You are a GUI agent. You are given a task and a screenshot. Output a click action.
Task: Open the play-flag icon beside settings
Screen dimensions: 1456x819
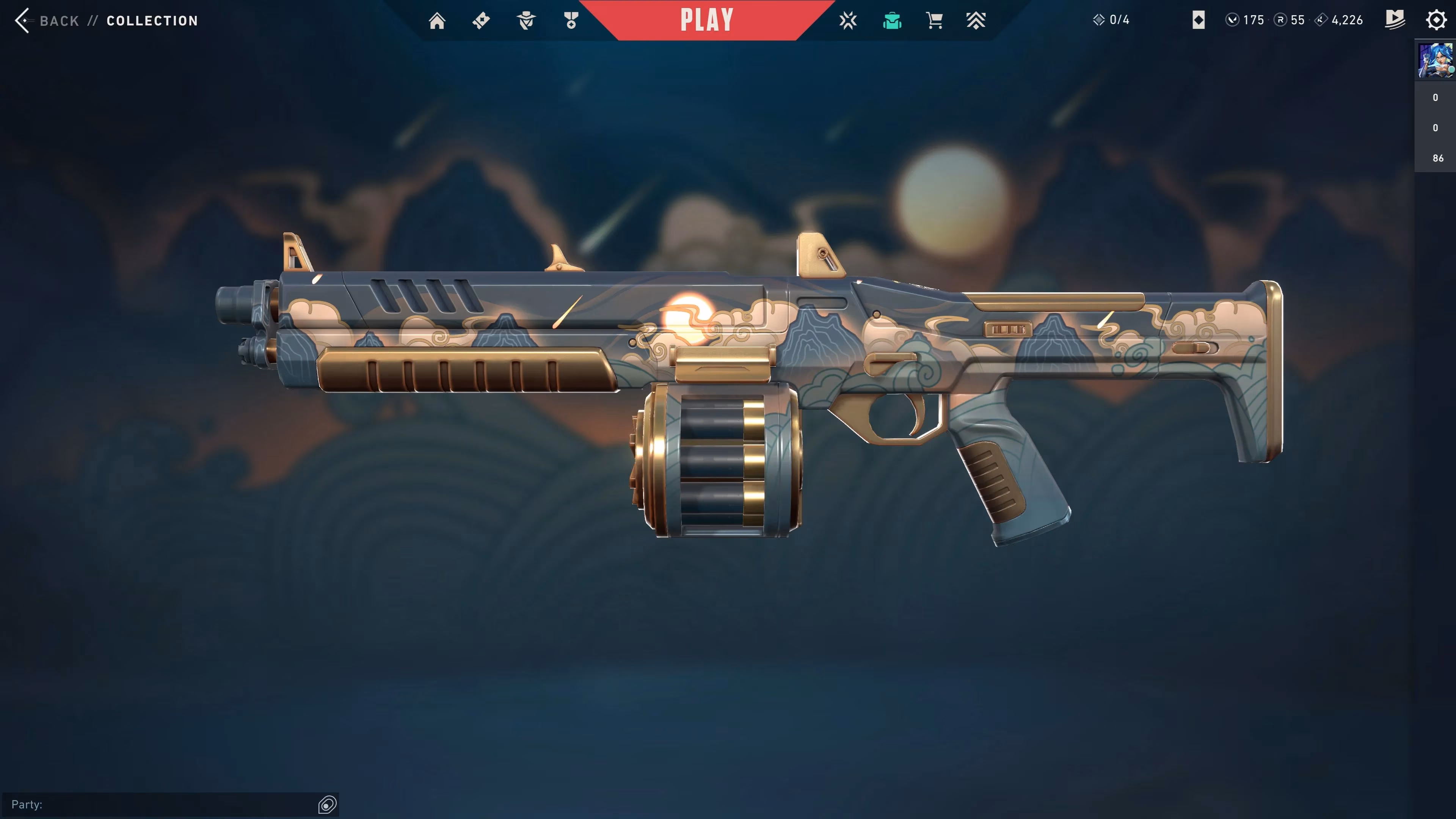pos(1395,20)
